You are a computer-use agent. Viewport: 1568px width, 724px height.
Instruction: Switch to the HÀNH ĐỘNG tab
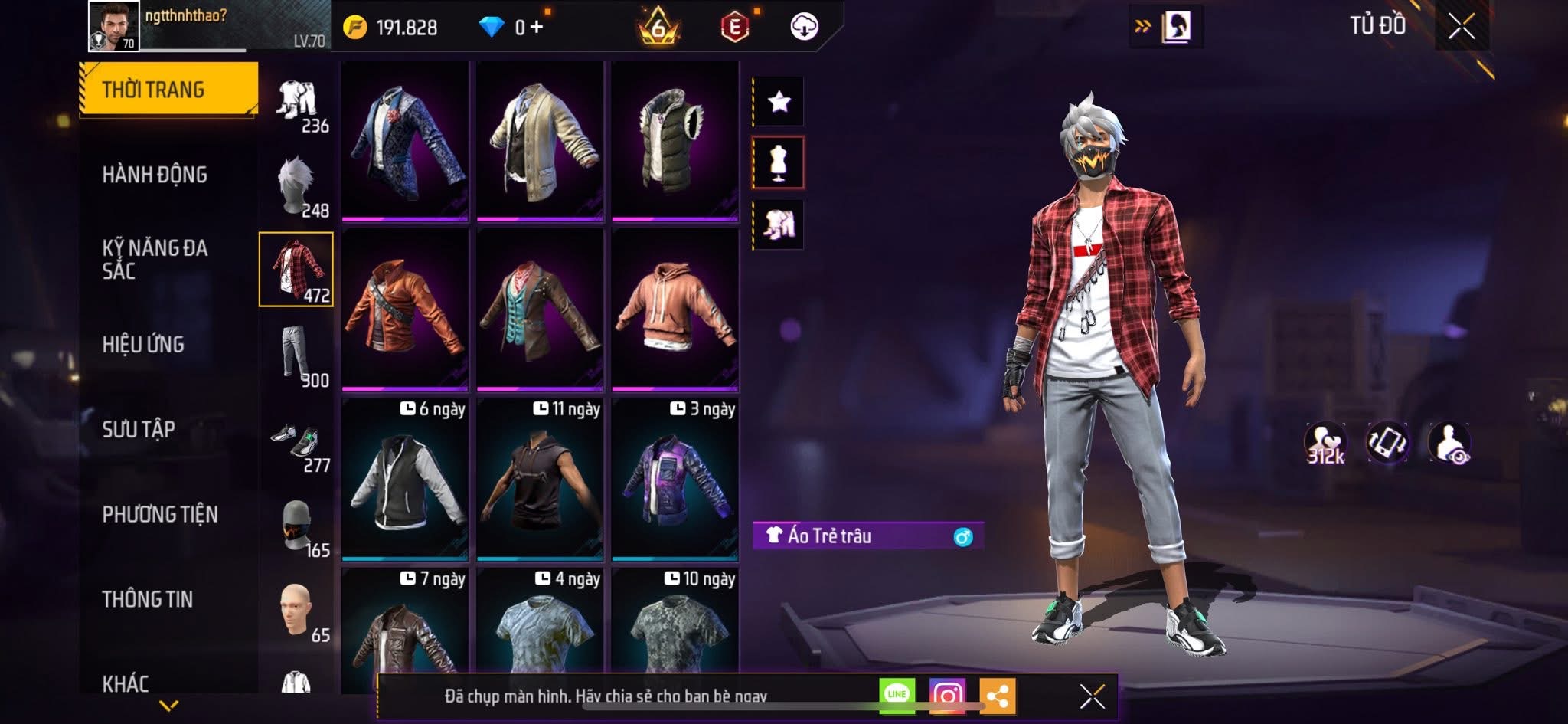click(x=157, y=175)
